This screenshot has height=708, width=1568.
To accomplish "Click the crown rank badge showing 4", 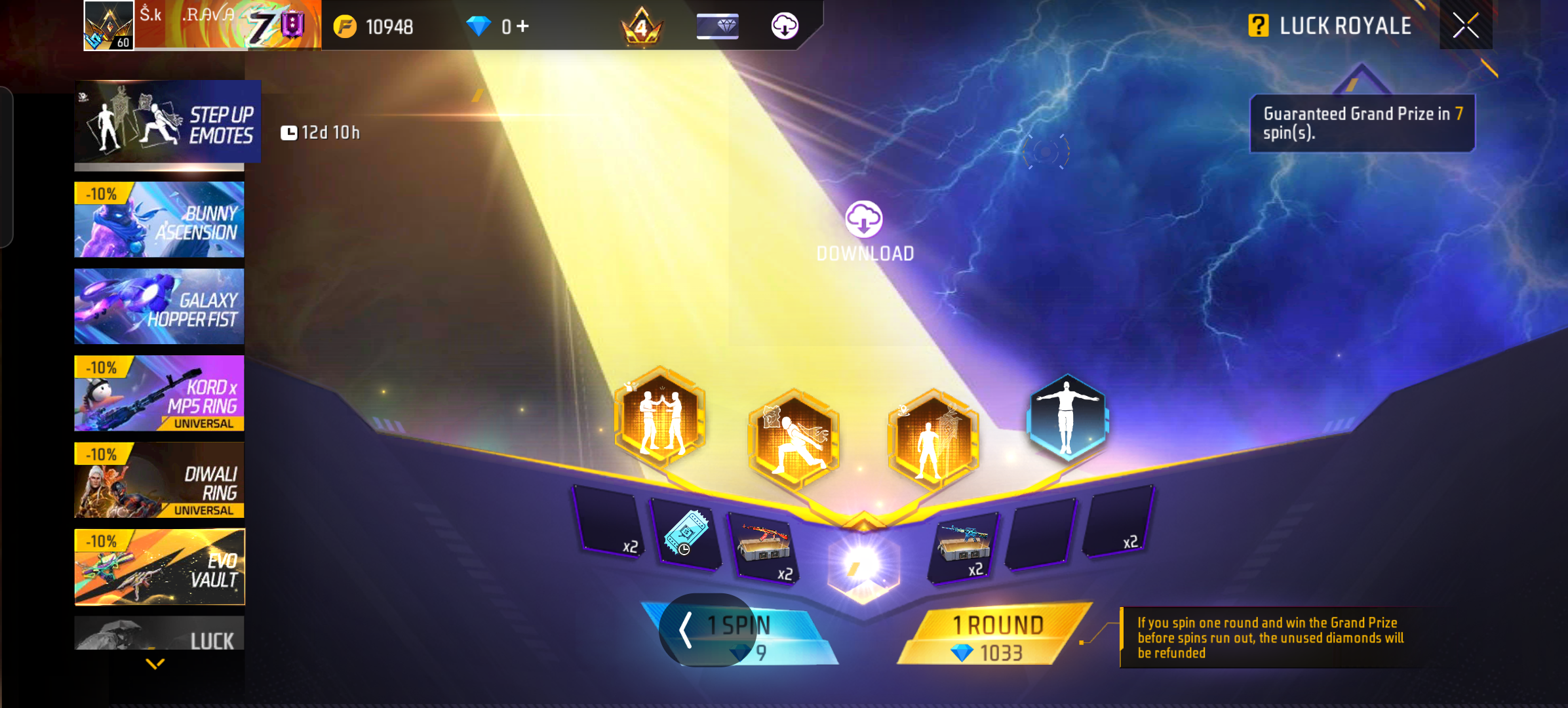I will pyautogui.click(x=640, y=26).
